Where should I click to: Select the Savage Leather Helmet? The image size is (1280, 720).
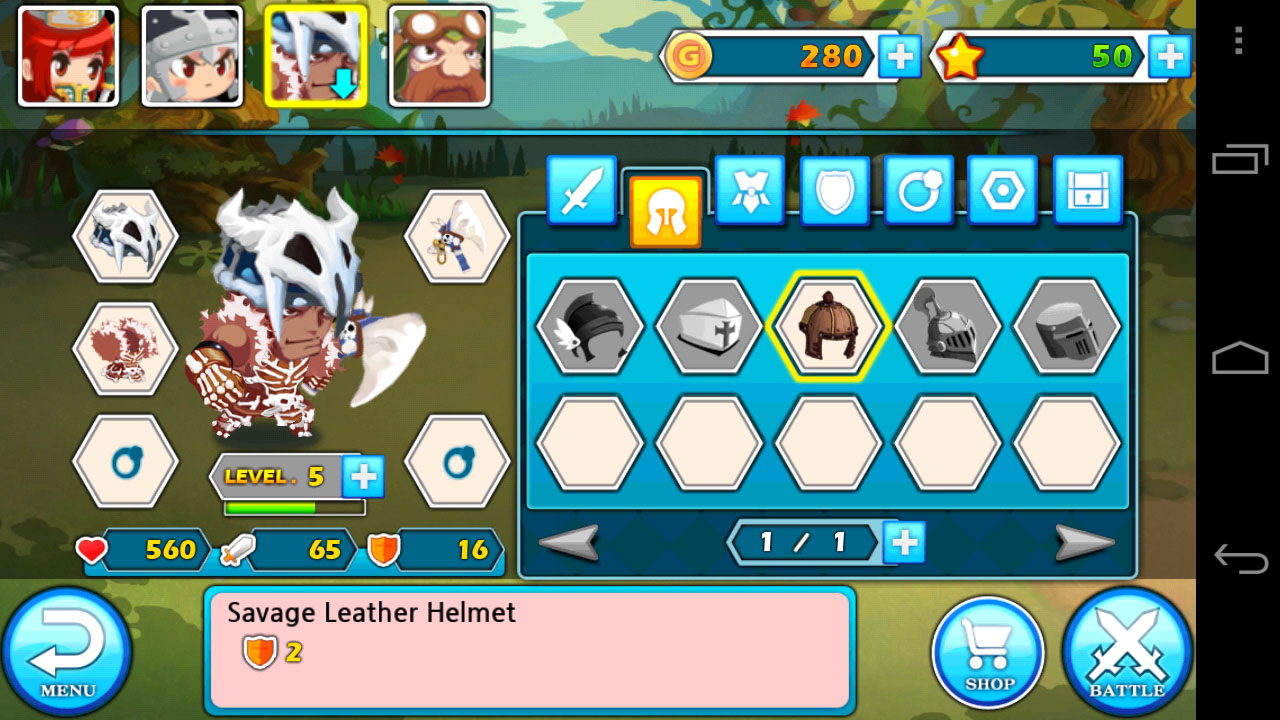[x=827, y=326]
